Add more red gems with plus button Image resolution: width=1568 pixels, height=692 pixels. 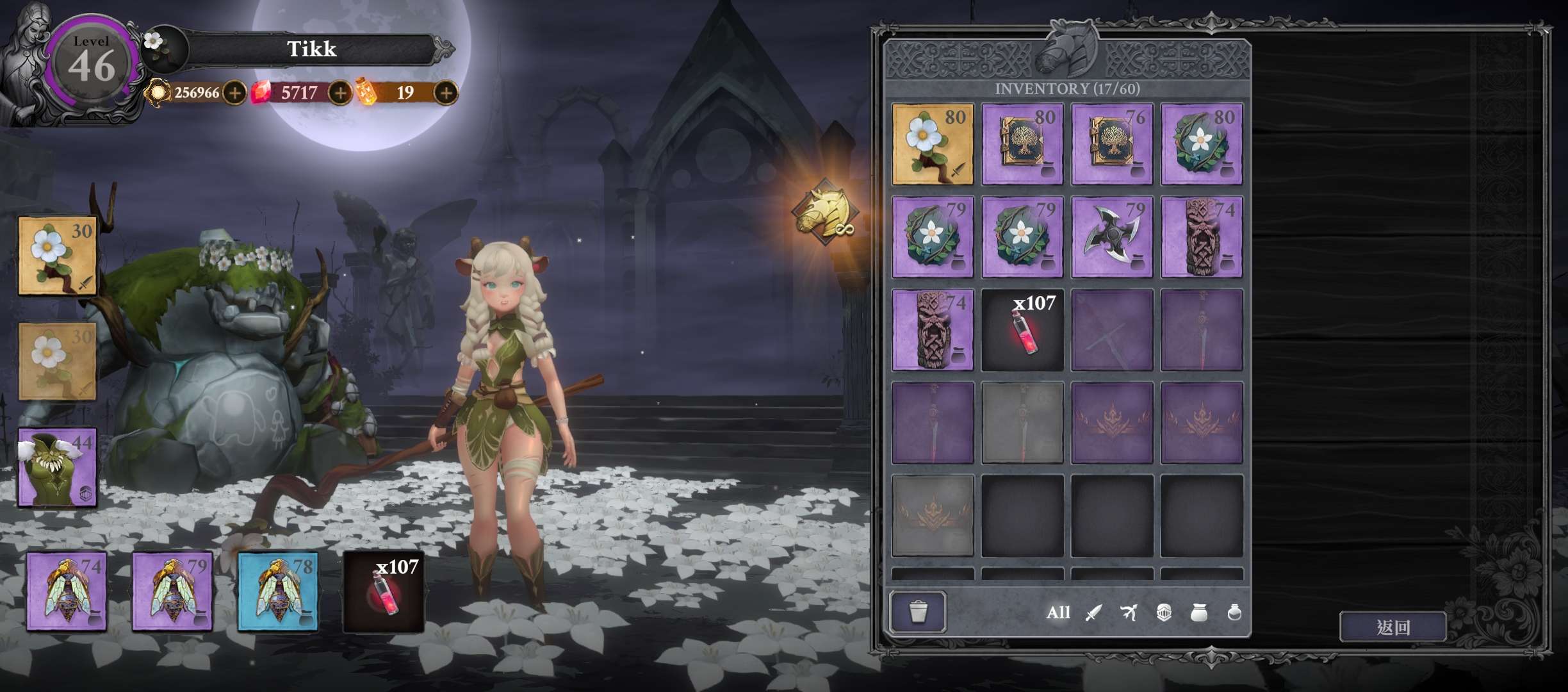coord(340,93)
